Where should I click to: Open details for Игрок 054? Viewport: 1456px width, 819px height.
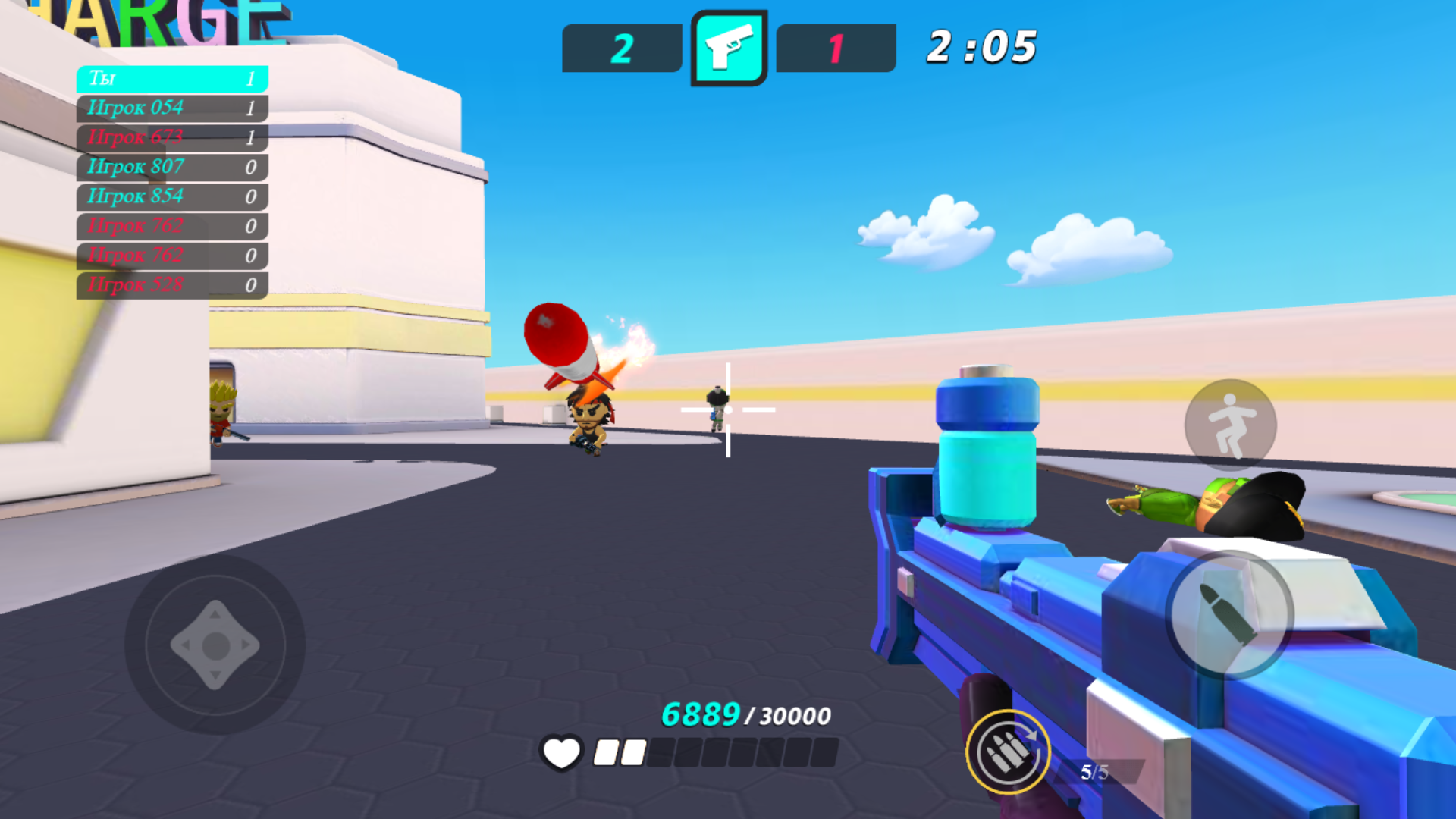click(x=171, y=108)
